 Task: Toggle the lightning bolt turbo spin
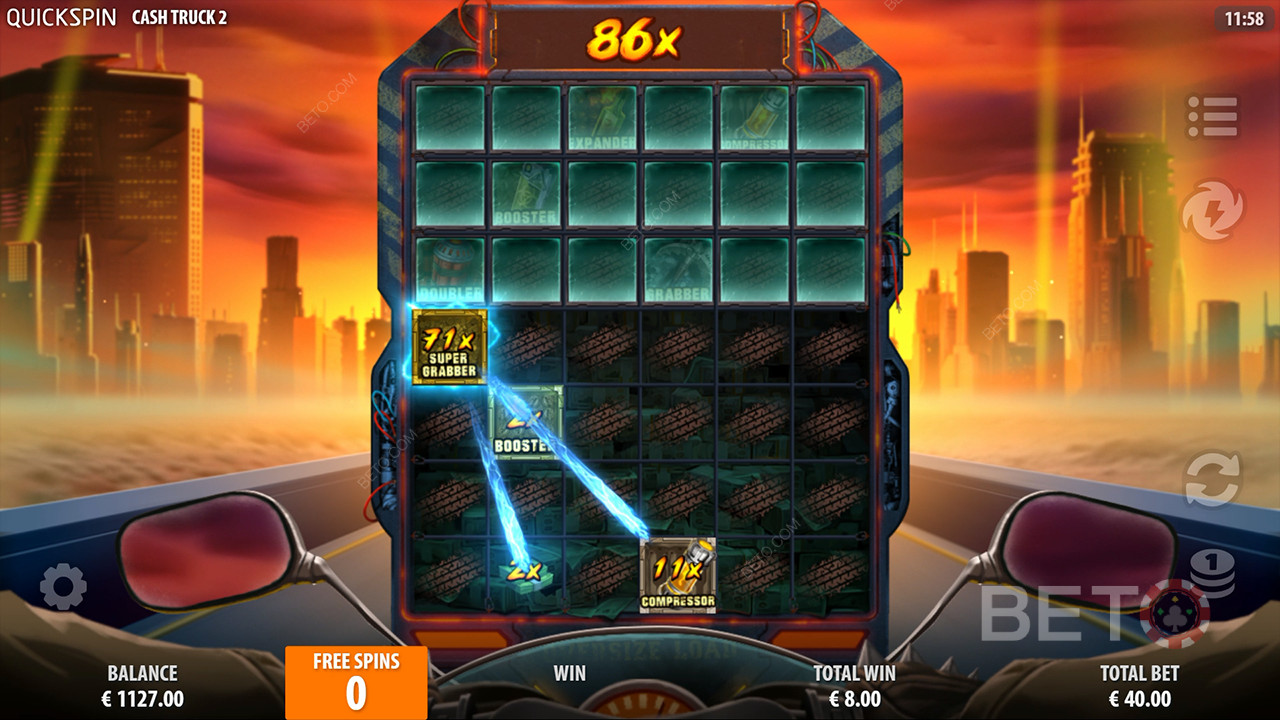pyautogui.click(x=1212, y=211)
